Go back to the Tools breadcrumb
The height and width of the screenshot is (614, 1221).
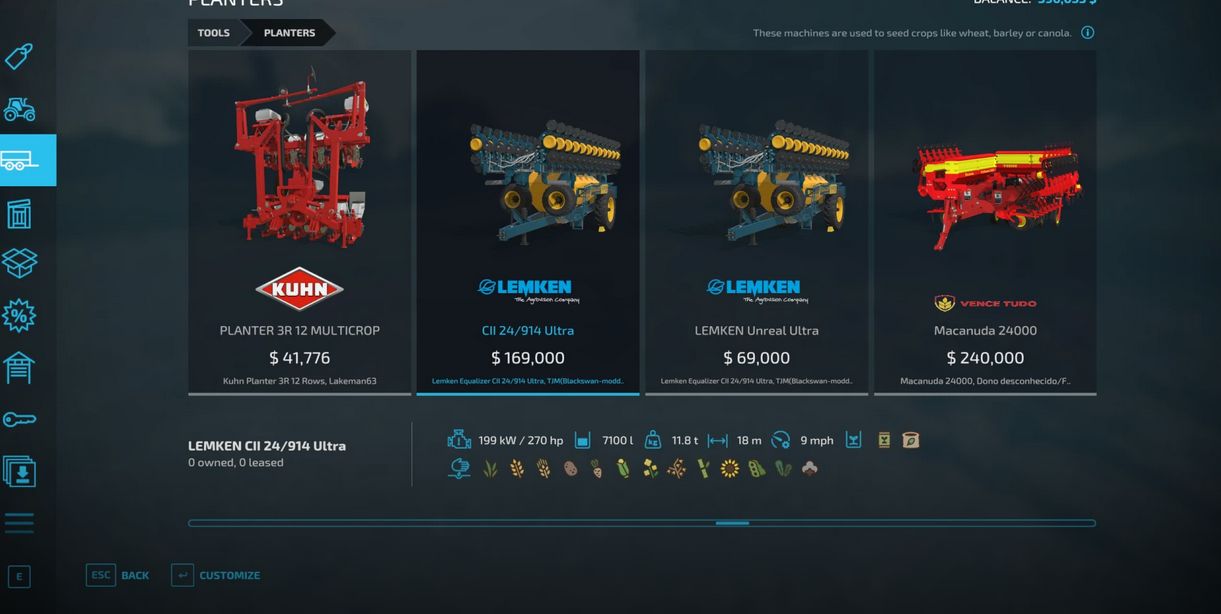tap(213, 33)
